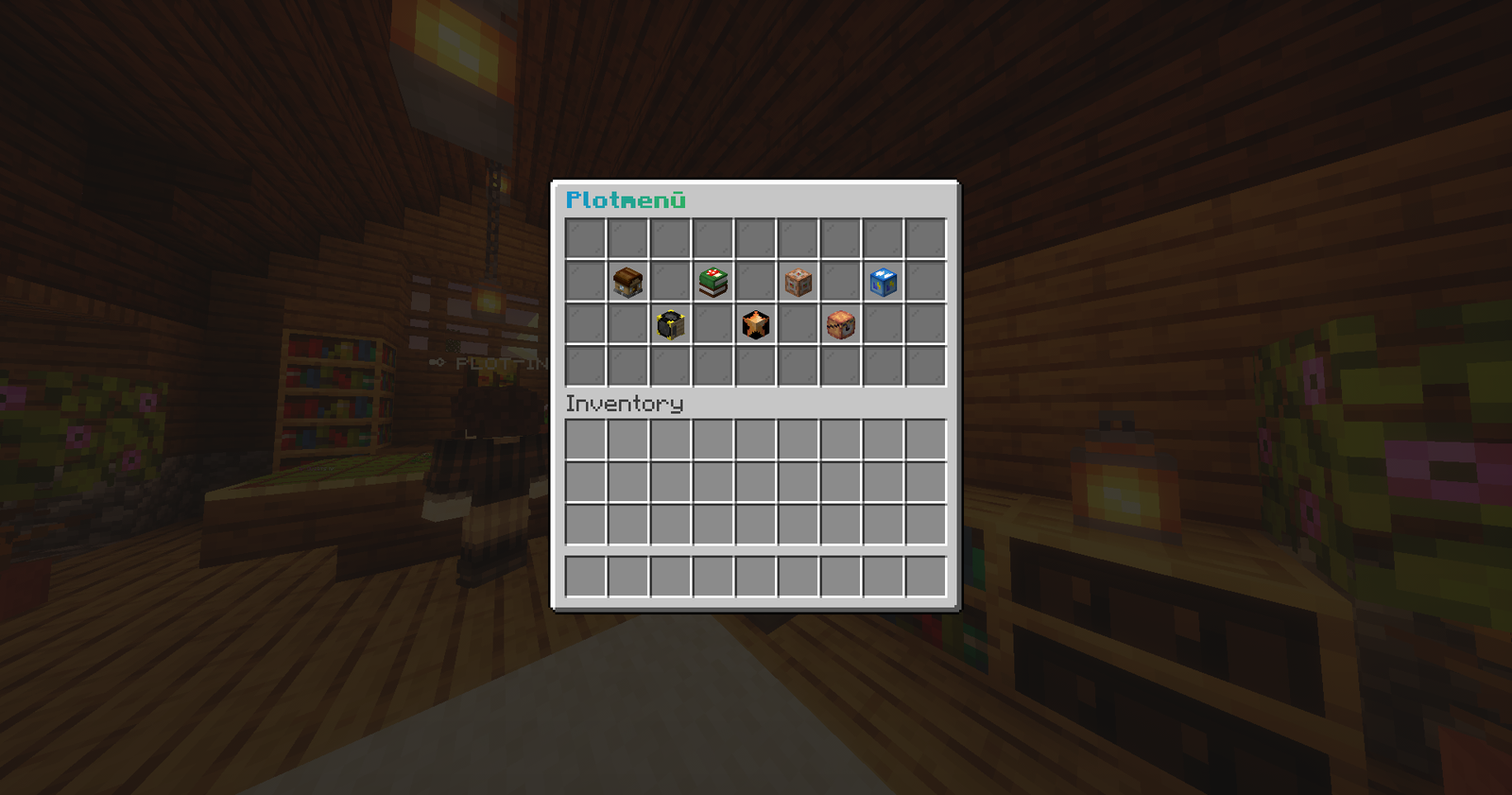Pick the orange clock cube item
The width and height of the screenshot is (1512, 795).
(x=840, y=324)
